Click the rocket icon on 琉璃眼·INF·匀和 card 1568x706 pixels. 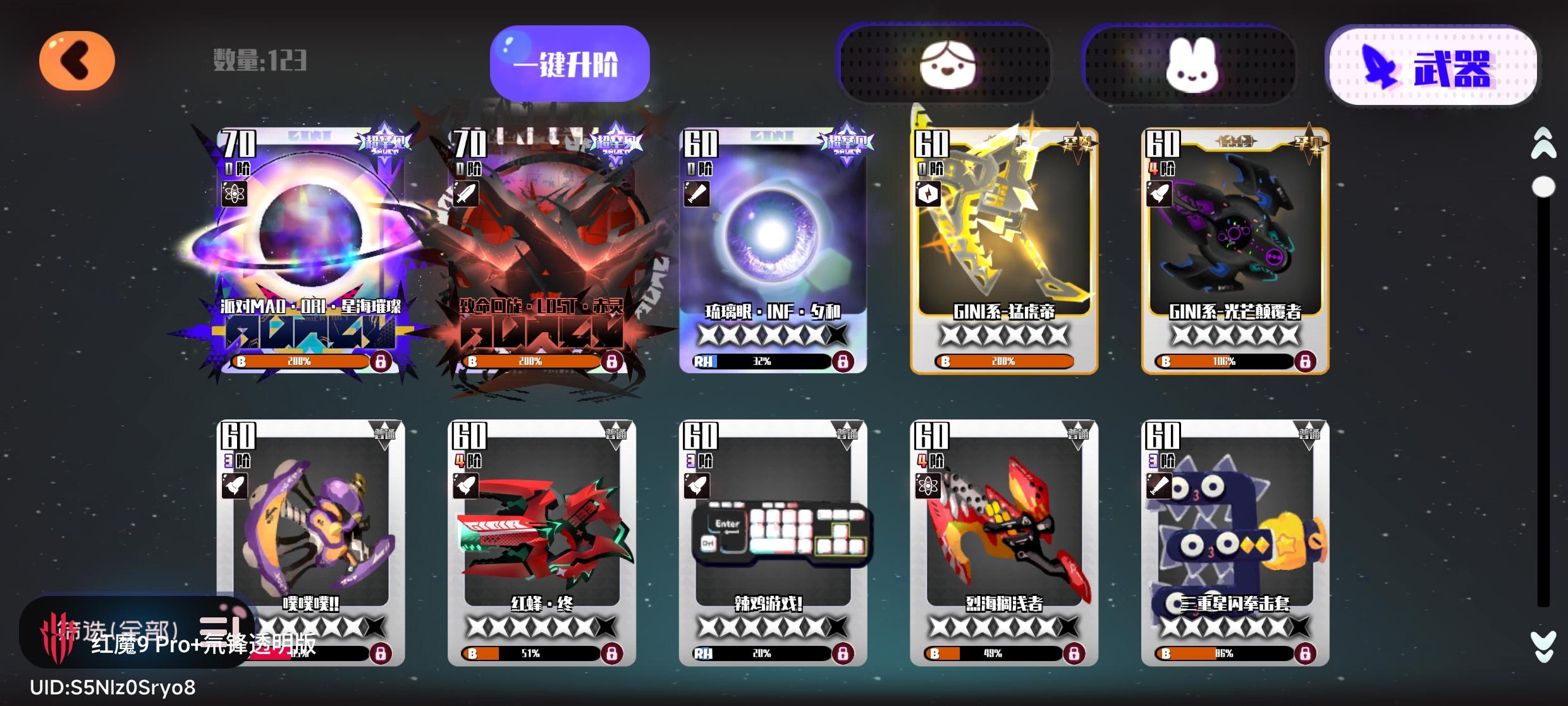pos(699,194)
